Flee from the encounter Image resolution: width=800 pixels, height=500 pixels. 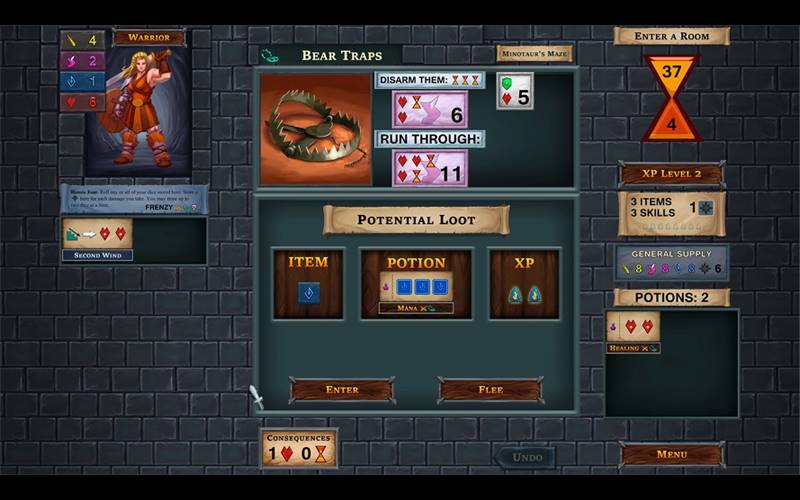tap(490, 389)
